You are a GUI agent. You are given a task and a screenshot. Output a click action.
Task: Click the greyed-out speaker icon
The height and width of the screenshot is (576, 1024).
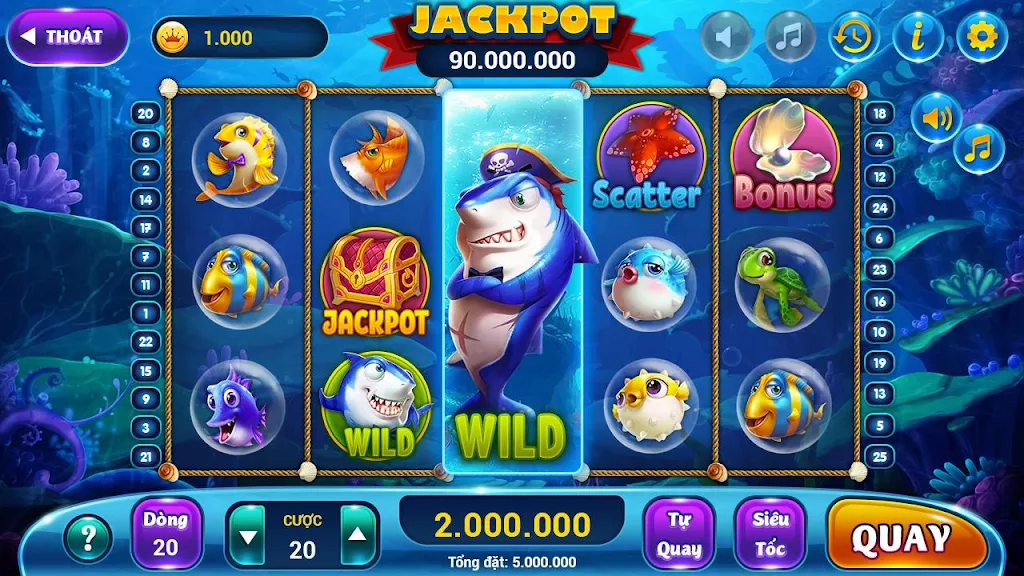click(x=726, y=37)
